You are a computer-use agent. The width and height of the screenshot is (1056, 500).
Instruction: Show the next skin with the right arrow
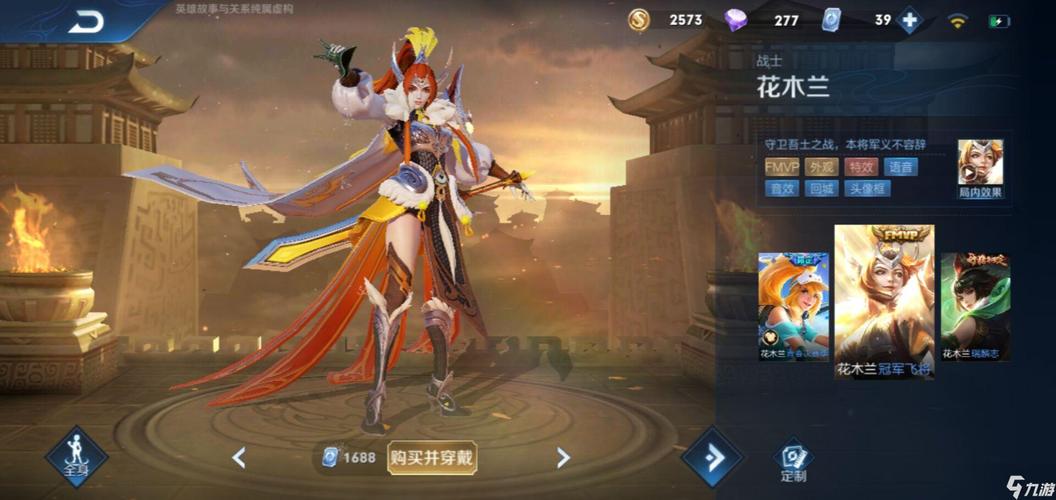coord(563,458)
